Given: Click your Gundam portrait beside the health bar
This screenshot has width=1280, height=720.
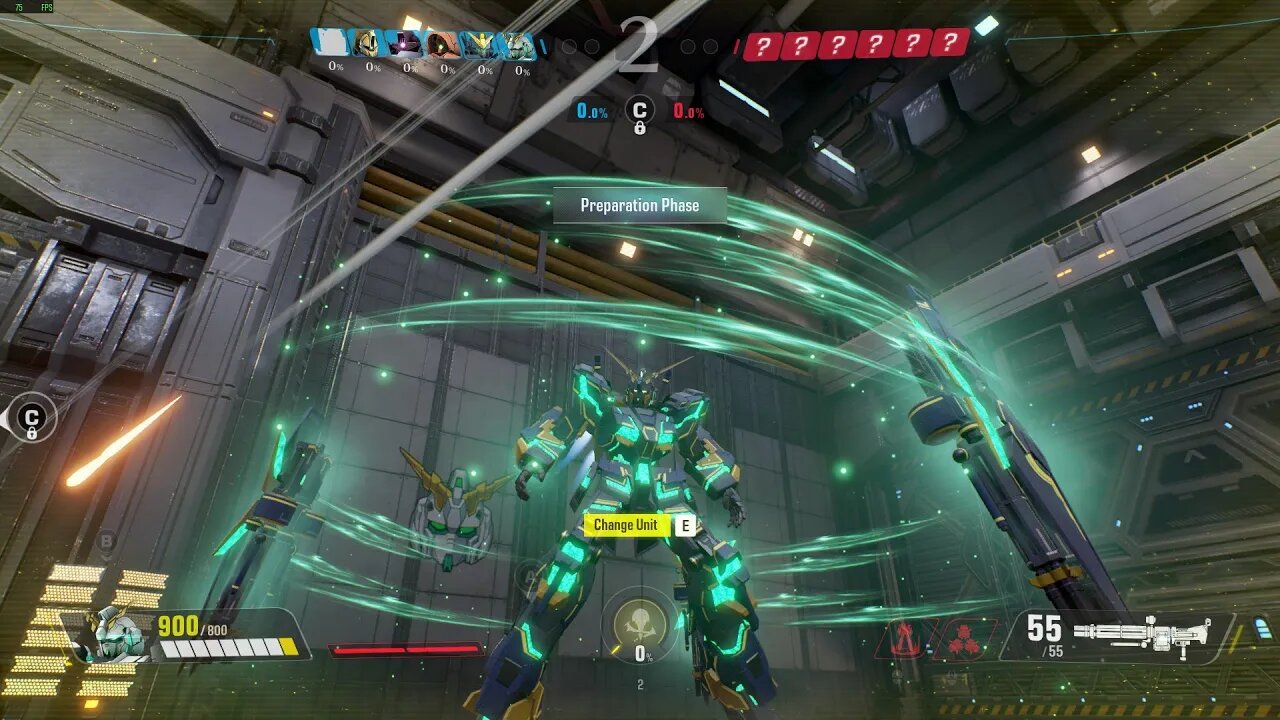Looking at the screenshot, I should pos(108,635).
